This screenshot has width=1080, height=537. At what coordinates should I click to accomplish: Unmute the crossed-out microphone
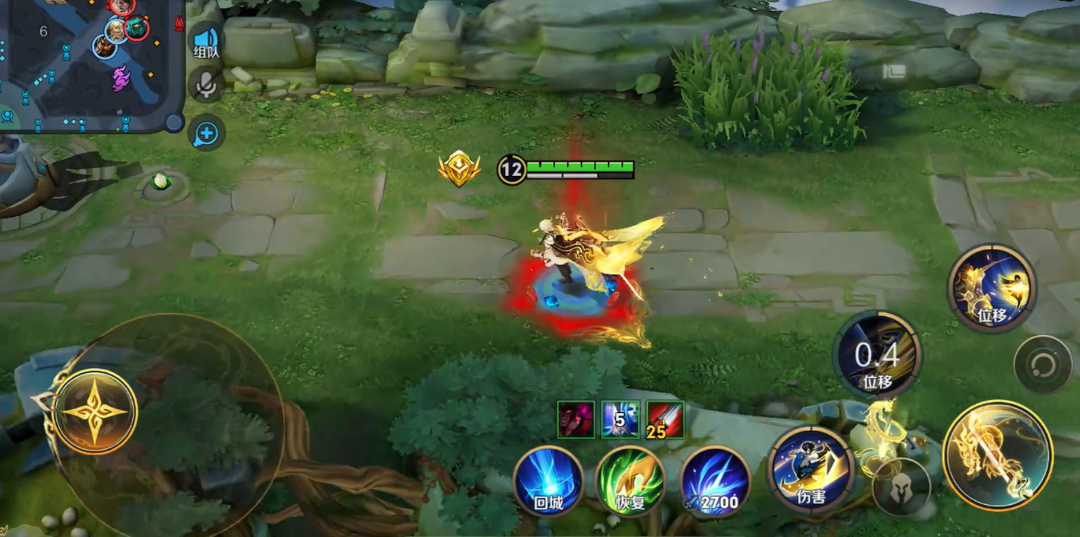[206, 86]
